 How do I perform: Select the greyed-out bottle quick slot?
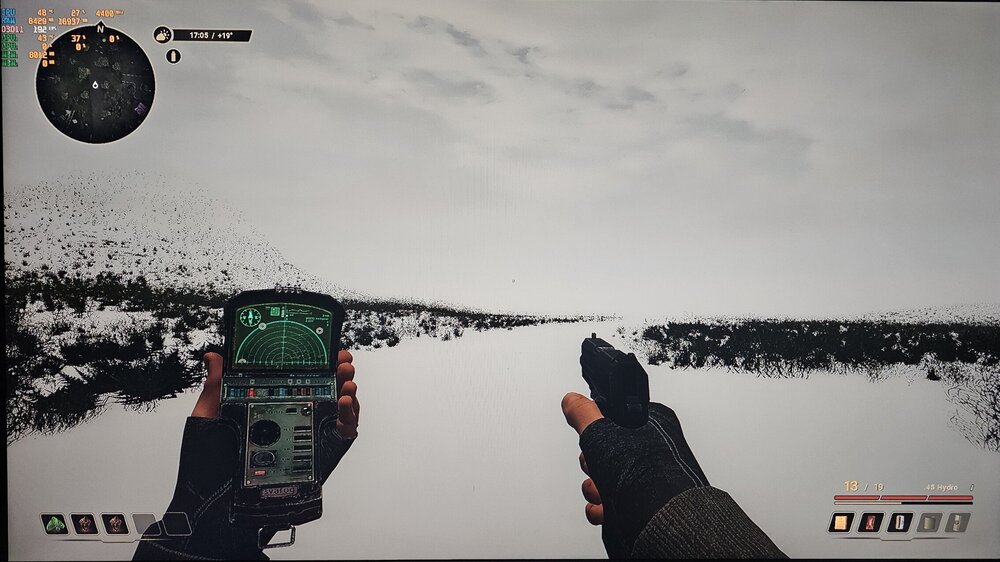[x=958, y=522]
